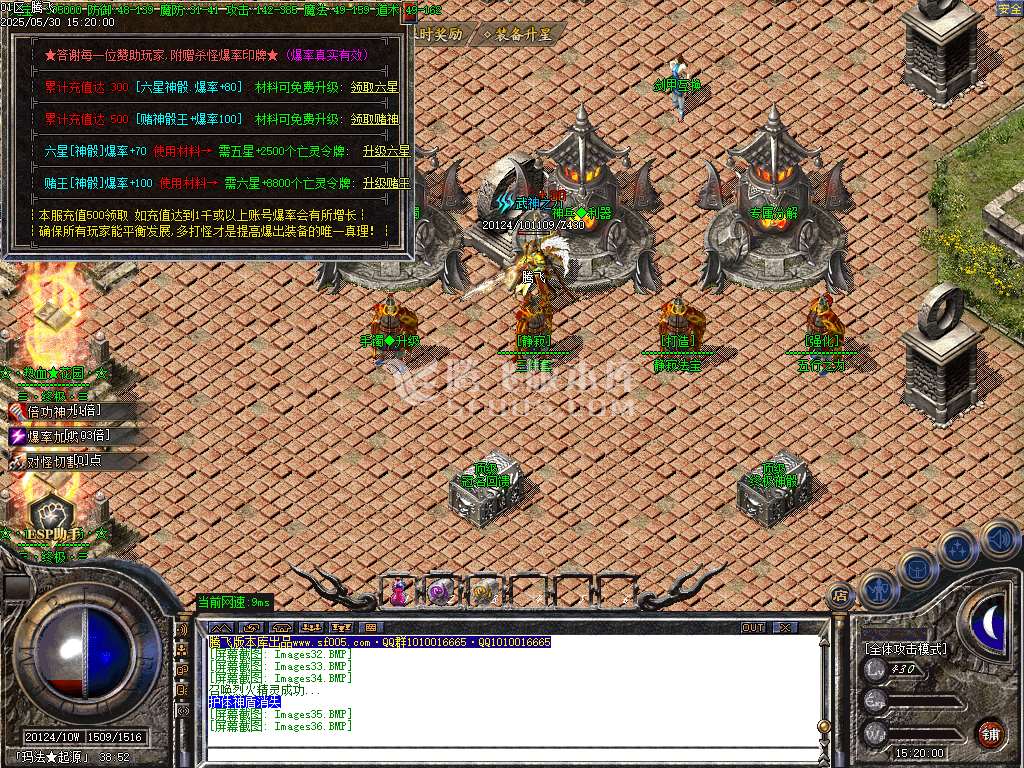Click the 领取六星 claim link
Viewport: 1024px width, 768px height.
[x=373, y=88]
